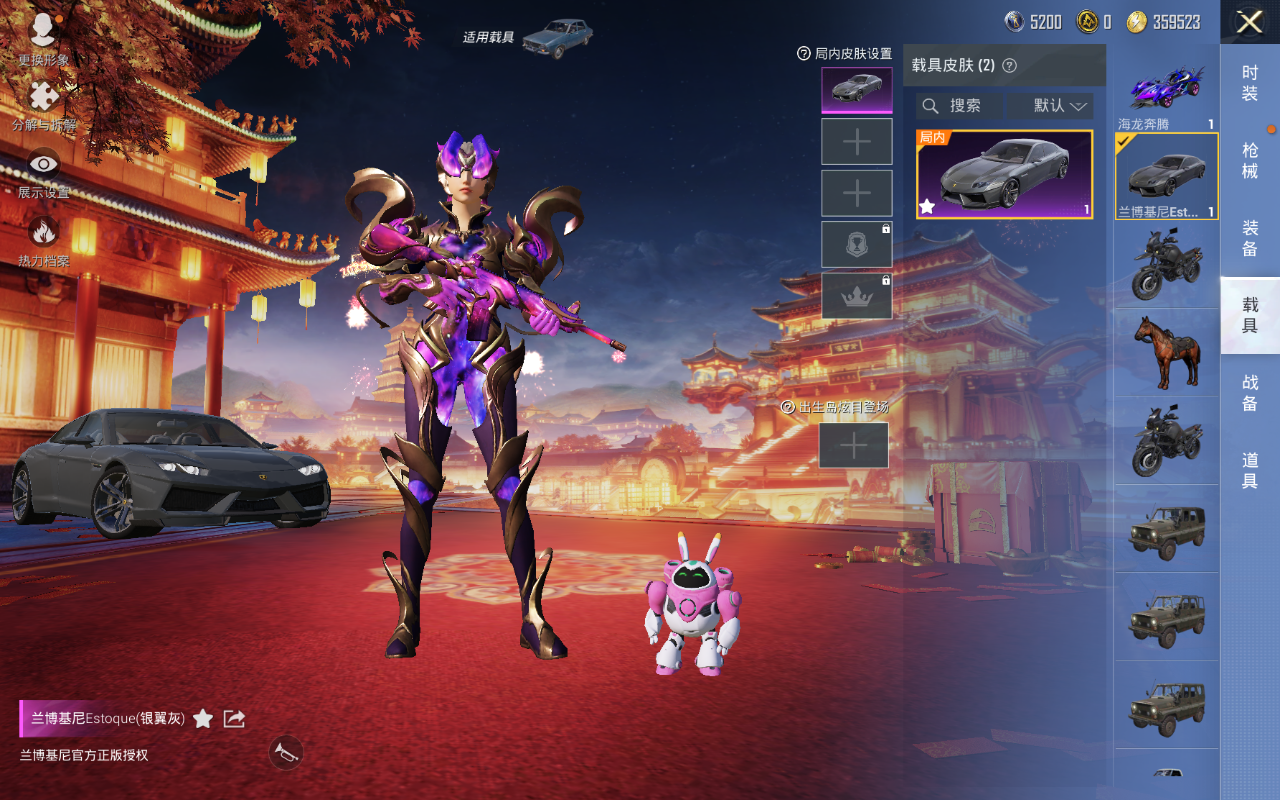Select the brown horse in vehicle list

(1166, 352)
